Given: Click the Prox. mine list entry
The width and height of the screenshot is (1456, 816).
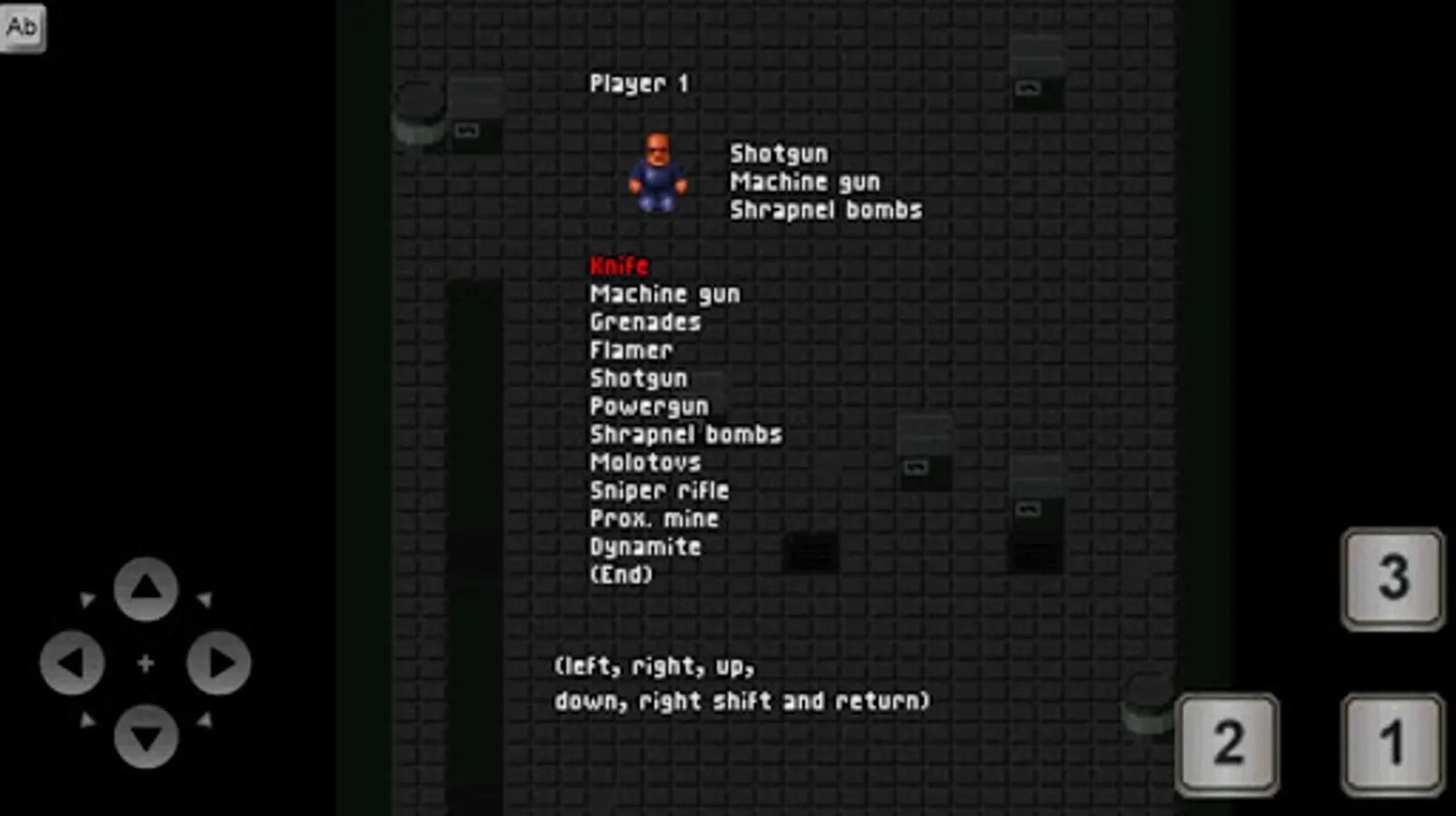Looking at the screenshot, I should click(654, 519).
